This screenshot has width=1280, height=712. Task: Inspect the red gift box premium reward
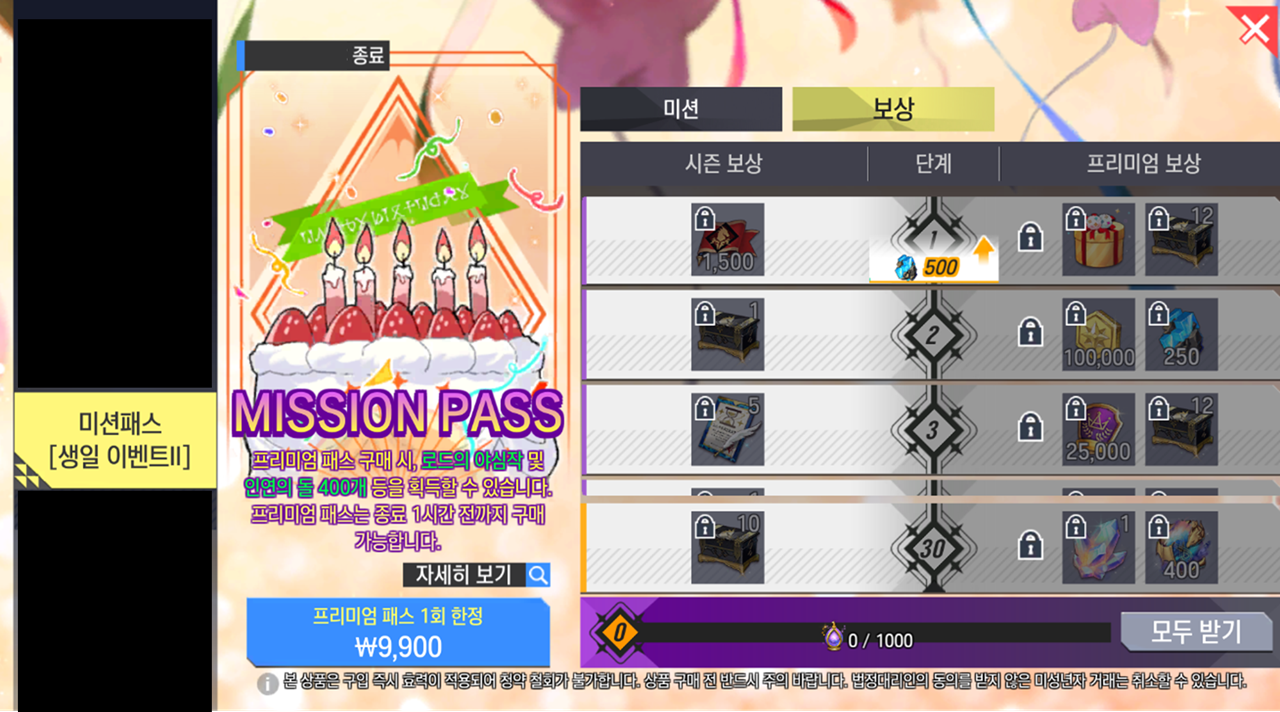(x=1098, y=240)
